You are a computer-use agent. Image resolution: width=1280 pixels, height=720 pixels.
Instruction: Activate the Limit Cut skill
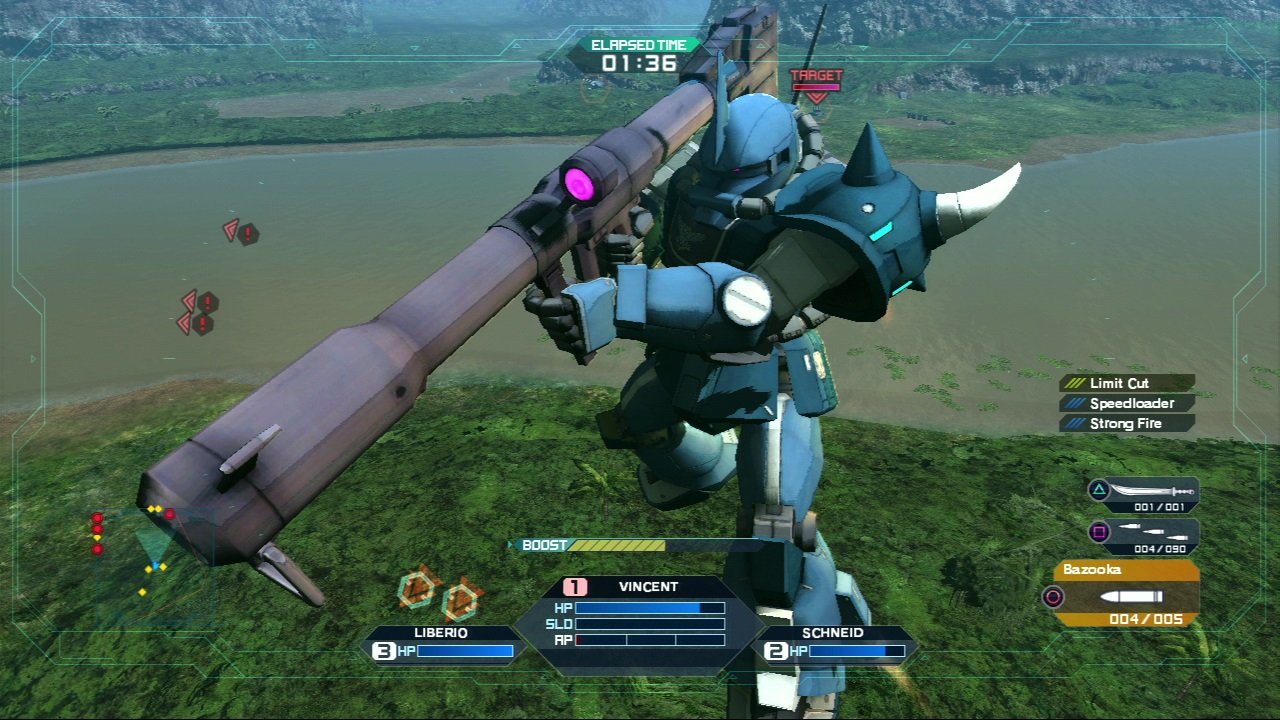1127,383
